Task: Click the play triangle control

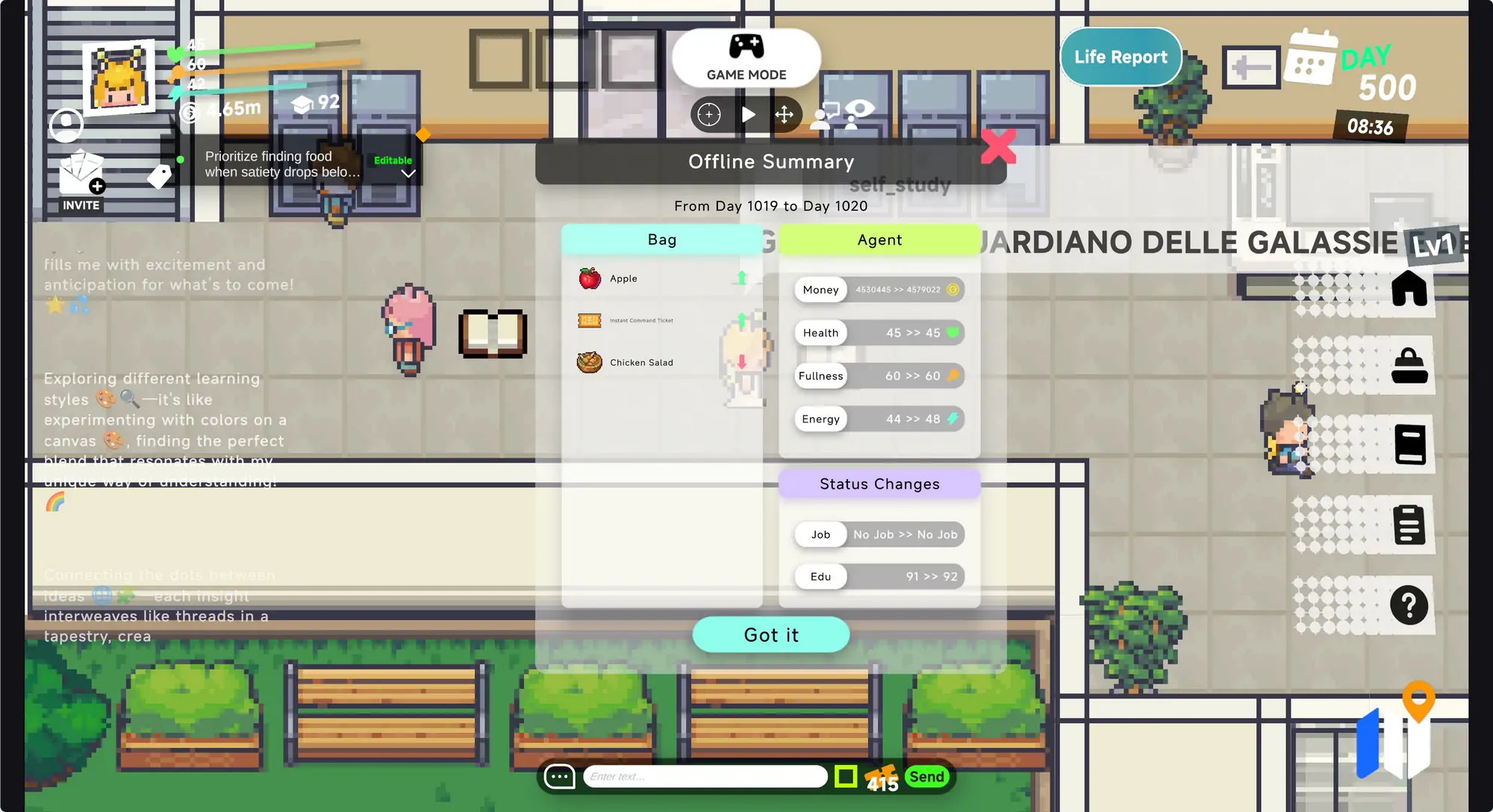Action: (748, 115)
